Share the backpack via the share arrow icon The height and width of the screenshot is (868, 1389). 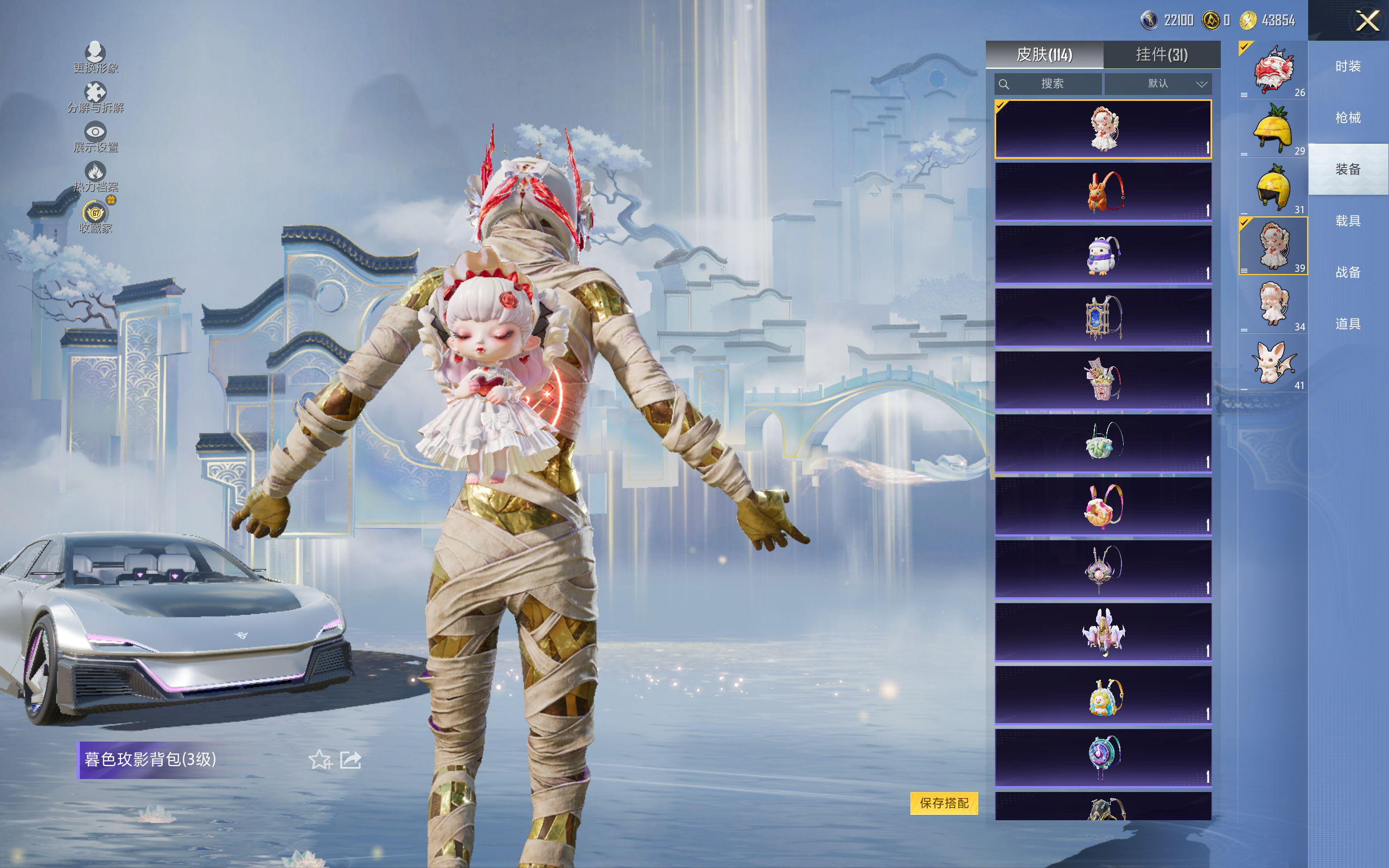point(351,759)
